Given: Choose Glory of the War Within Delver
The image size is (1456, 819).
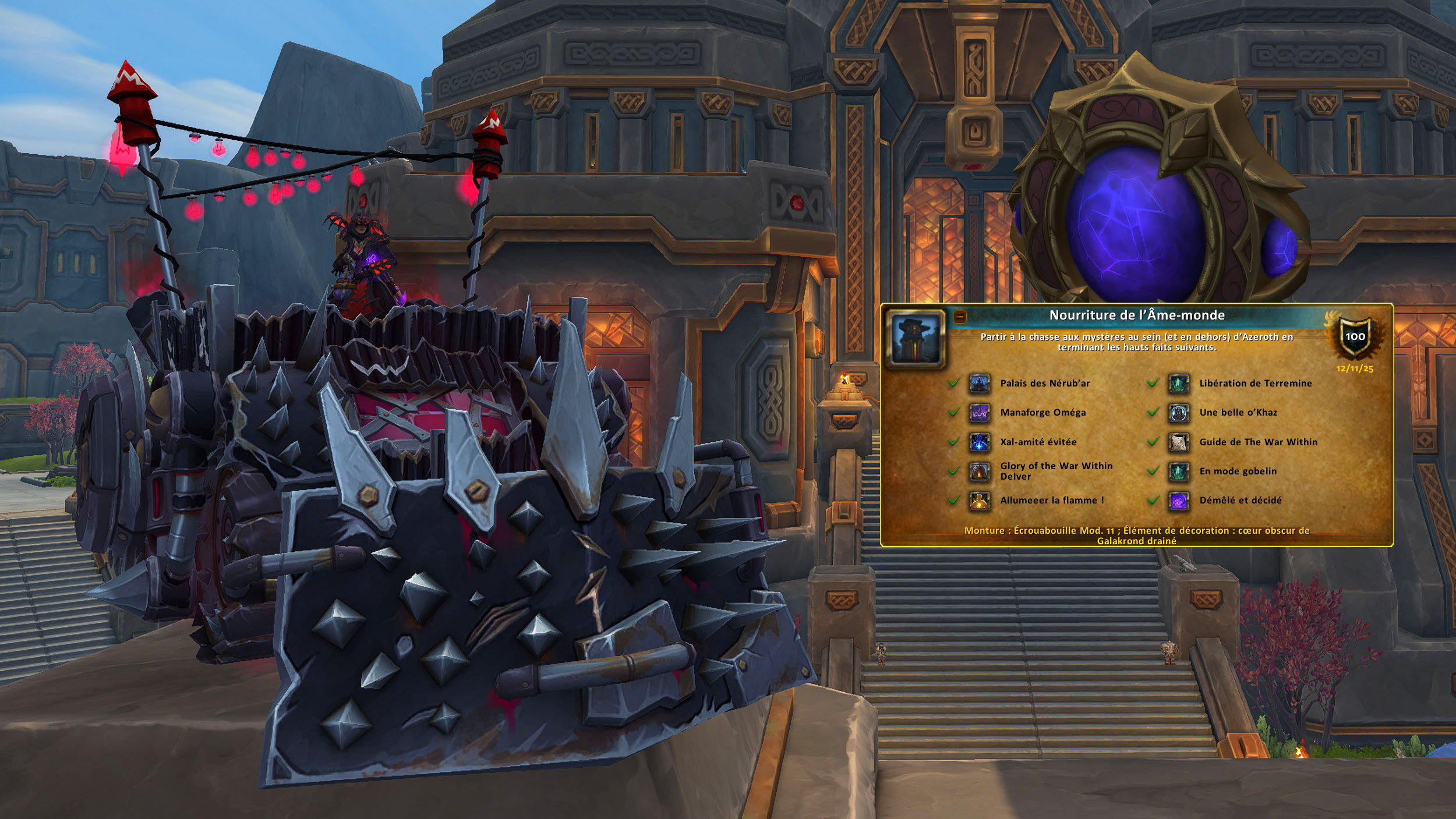Looking at the screenshot, I should tap(1055, 471).
